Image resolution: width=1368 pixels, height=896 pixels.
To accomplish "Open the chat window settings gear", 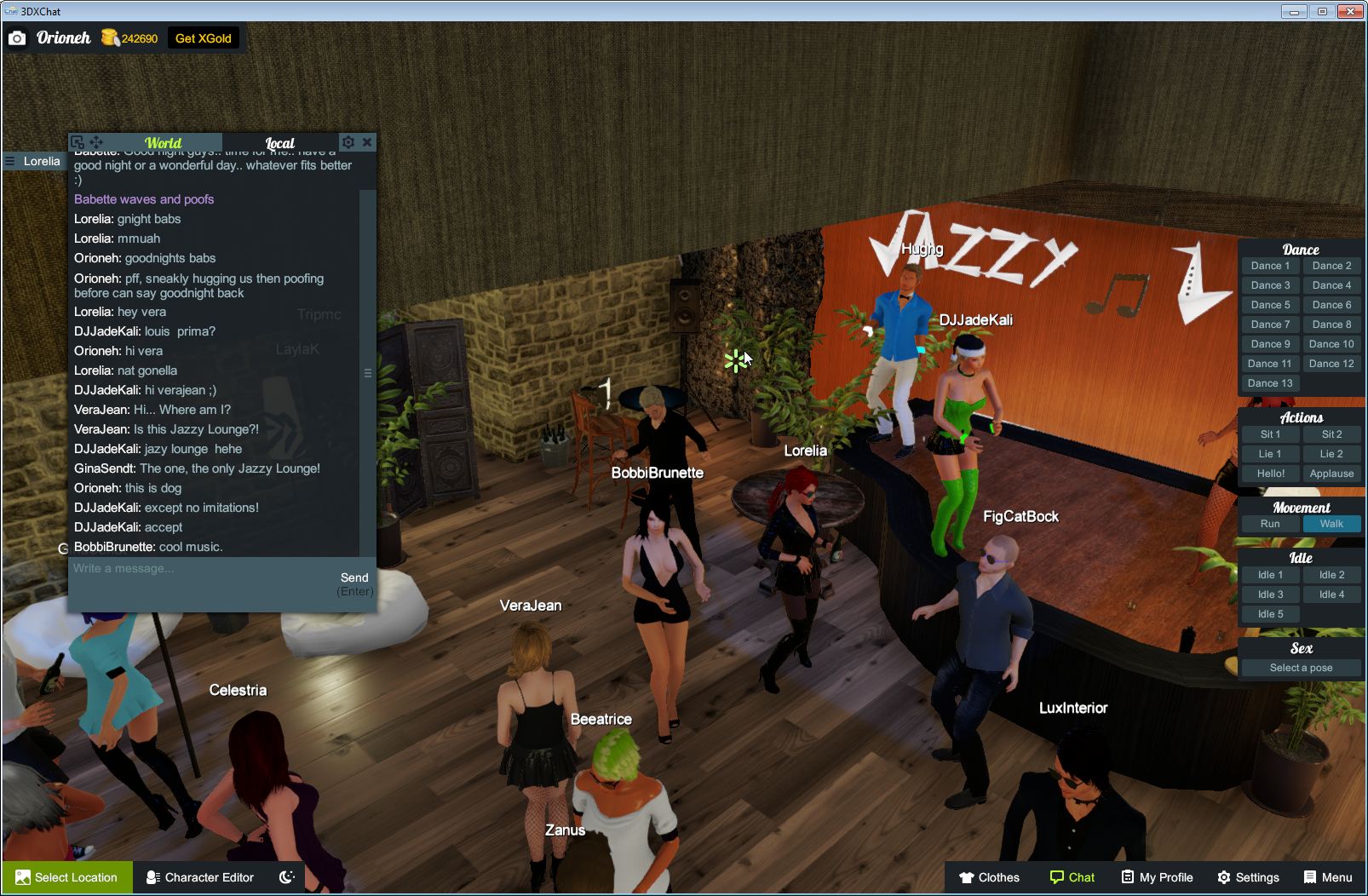I will click(x=348, y=142).
